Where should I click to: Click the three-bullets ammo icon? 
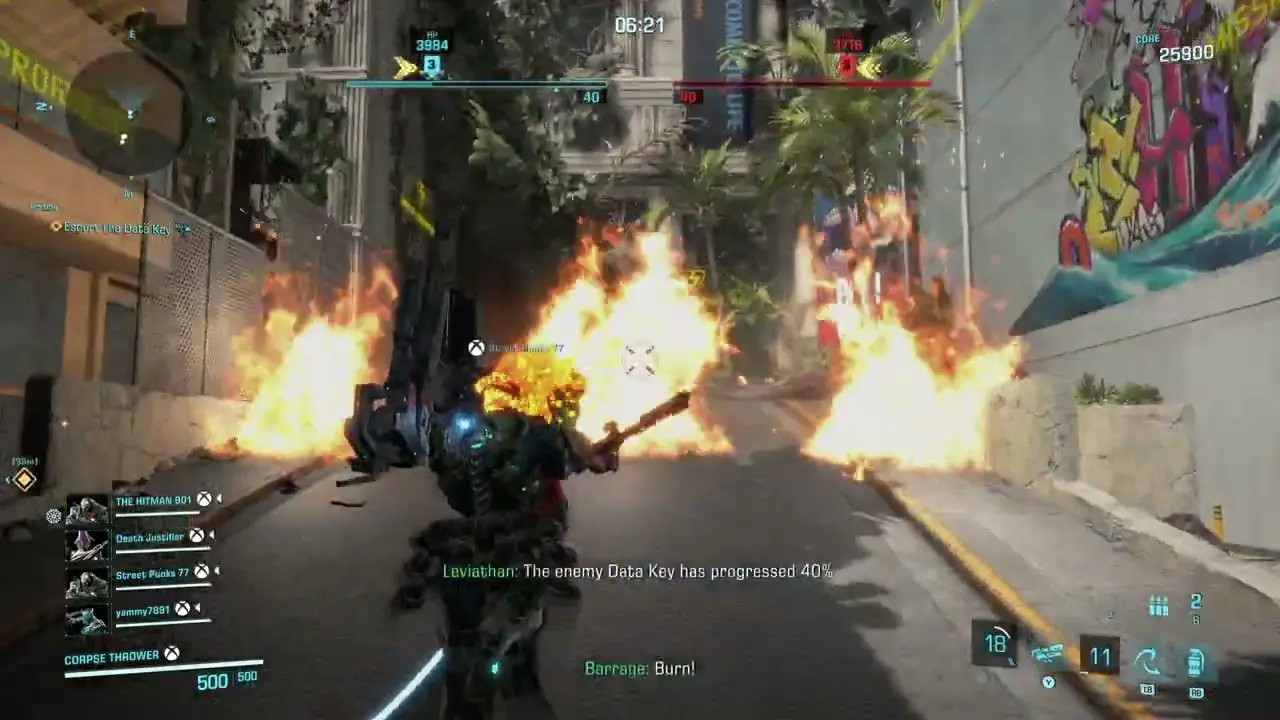click(x=1159, y=605)
